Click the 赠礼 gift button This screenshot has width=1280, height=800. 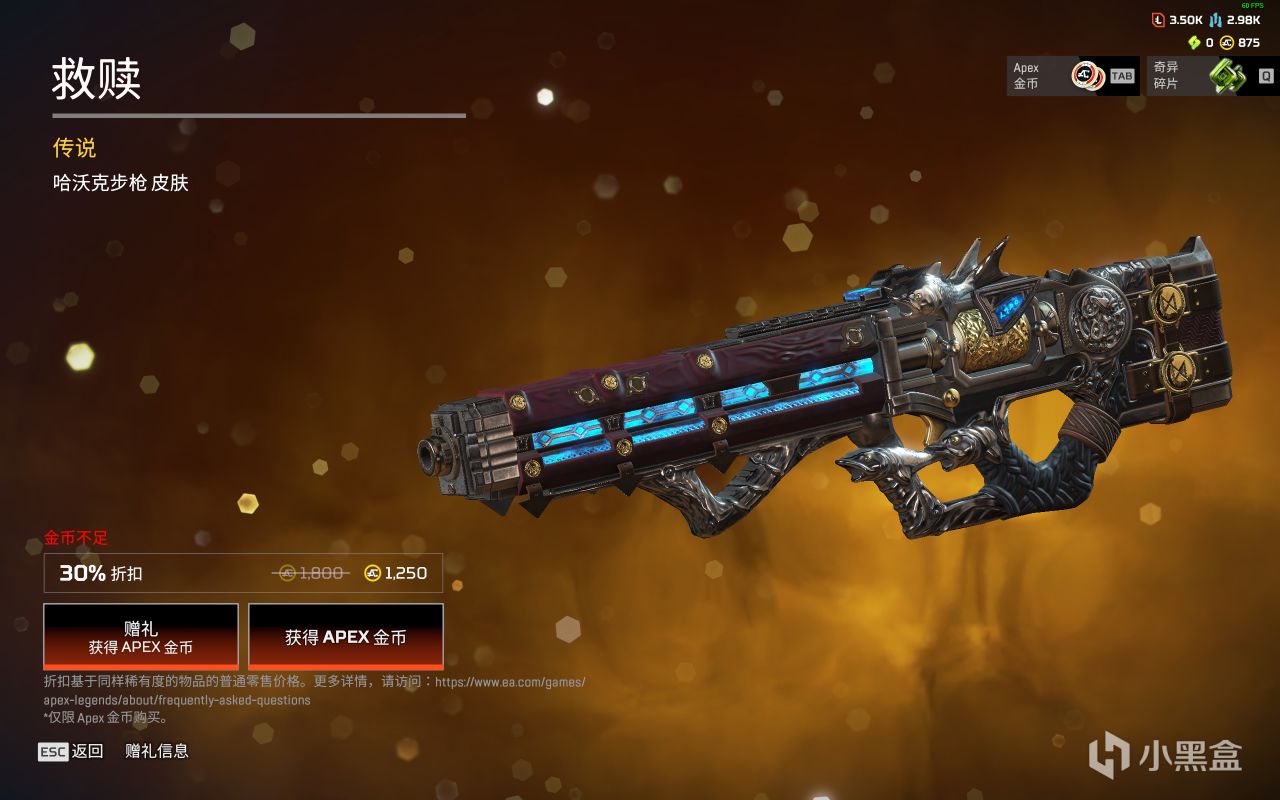click(141, 637)
